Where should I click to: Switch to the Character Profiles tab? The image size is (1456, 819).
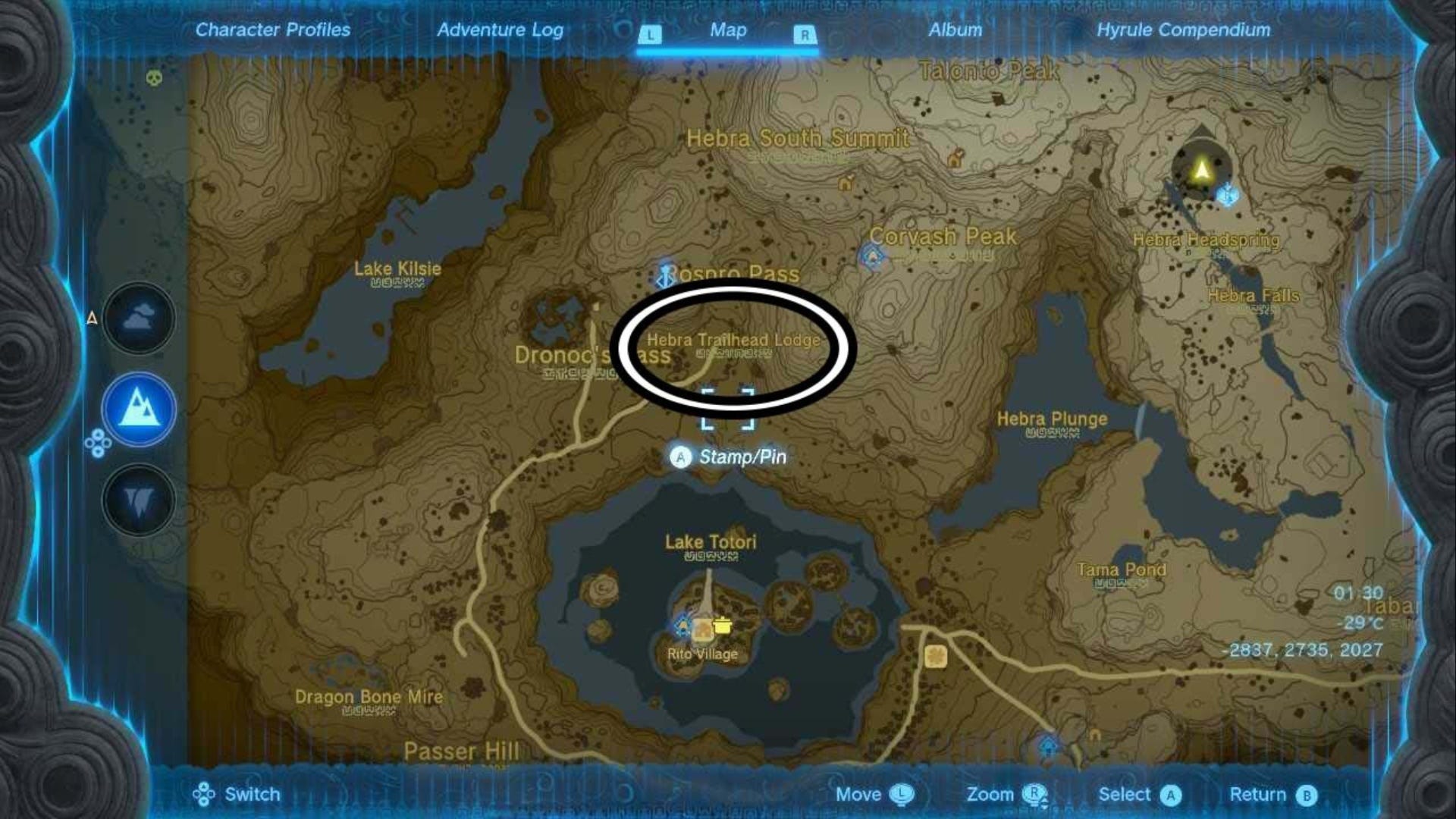click(272, 30)
